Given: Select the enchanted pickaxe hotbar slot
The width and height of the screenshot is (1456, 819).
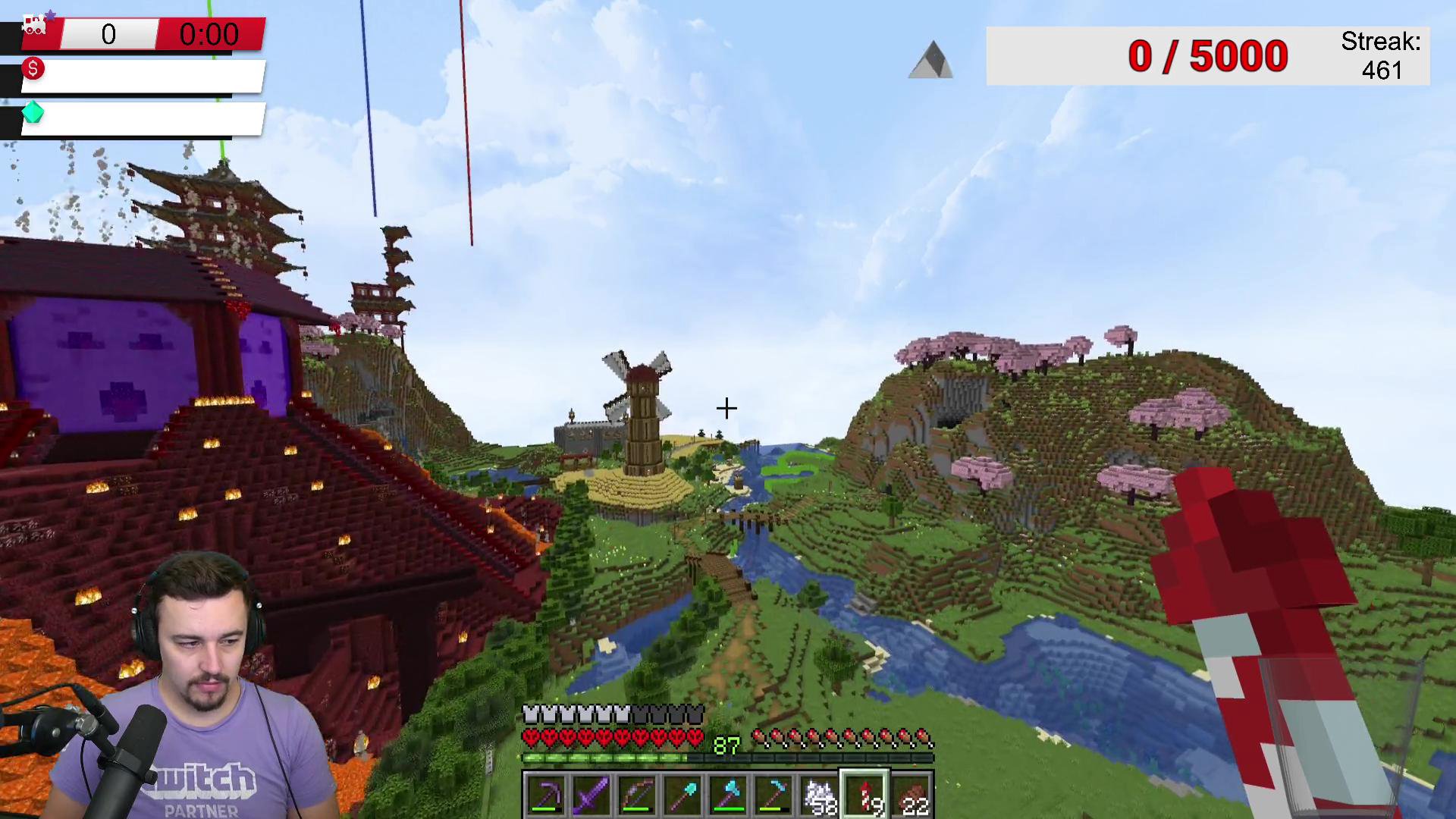Looking at the screenshot, I should tap(546, 795).
